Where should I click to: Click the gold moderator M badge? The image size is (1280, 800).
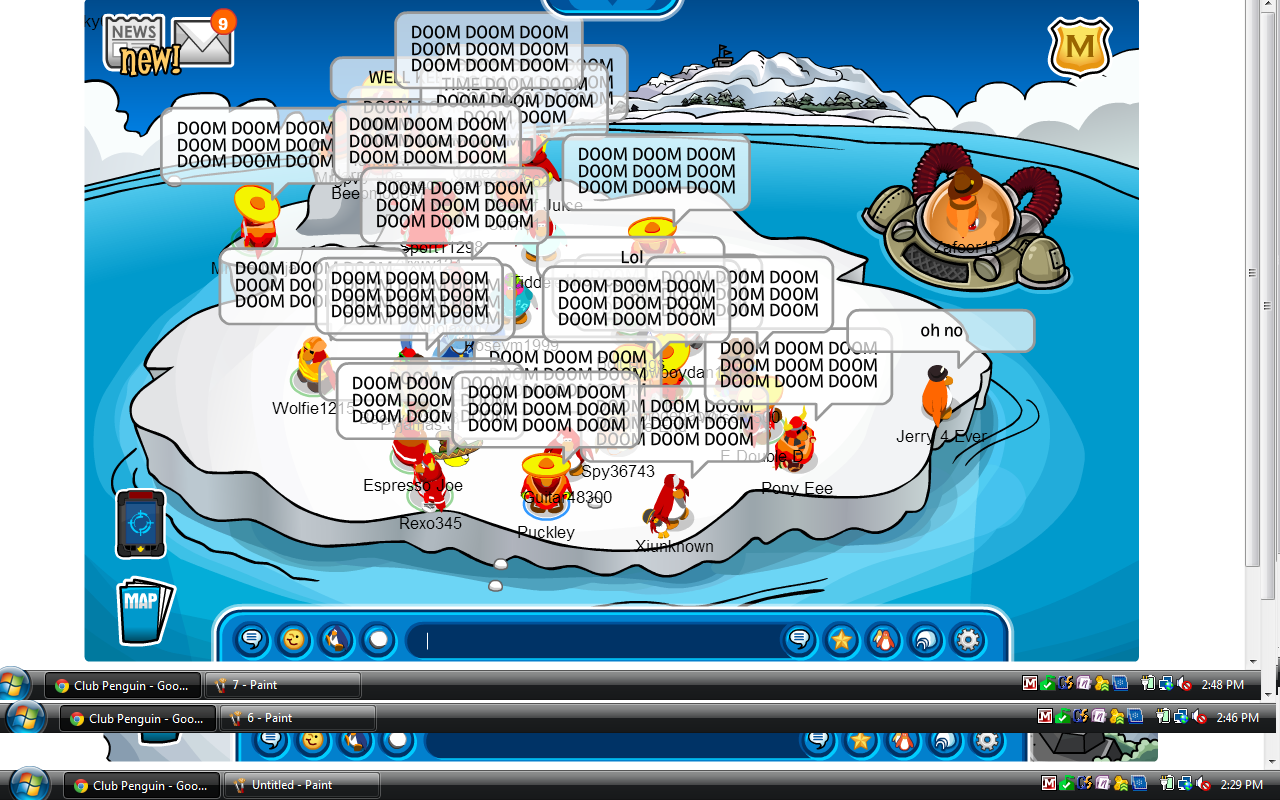point(1080,47)
